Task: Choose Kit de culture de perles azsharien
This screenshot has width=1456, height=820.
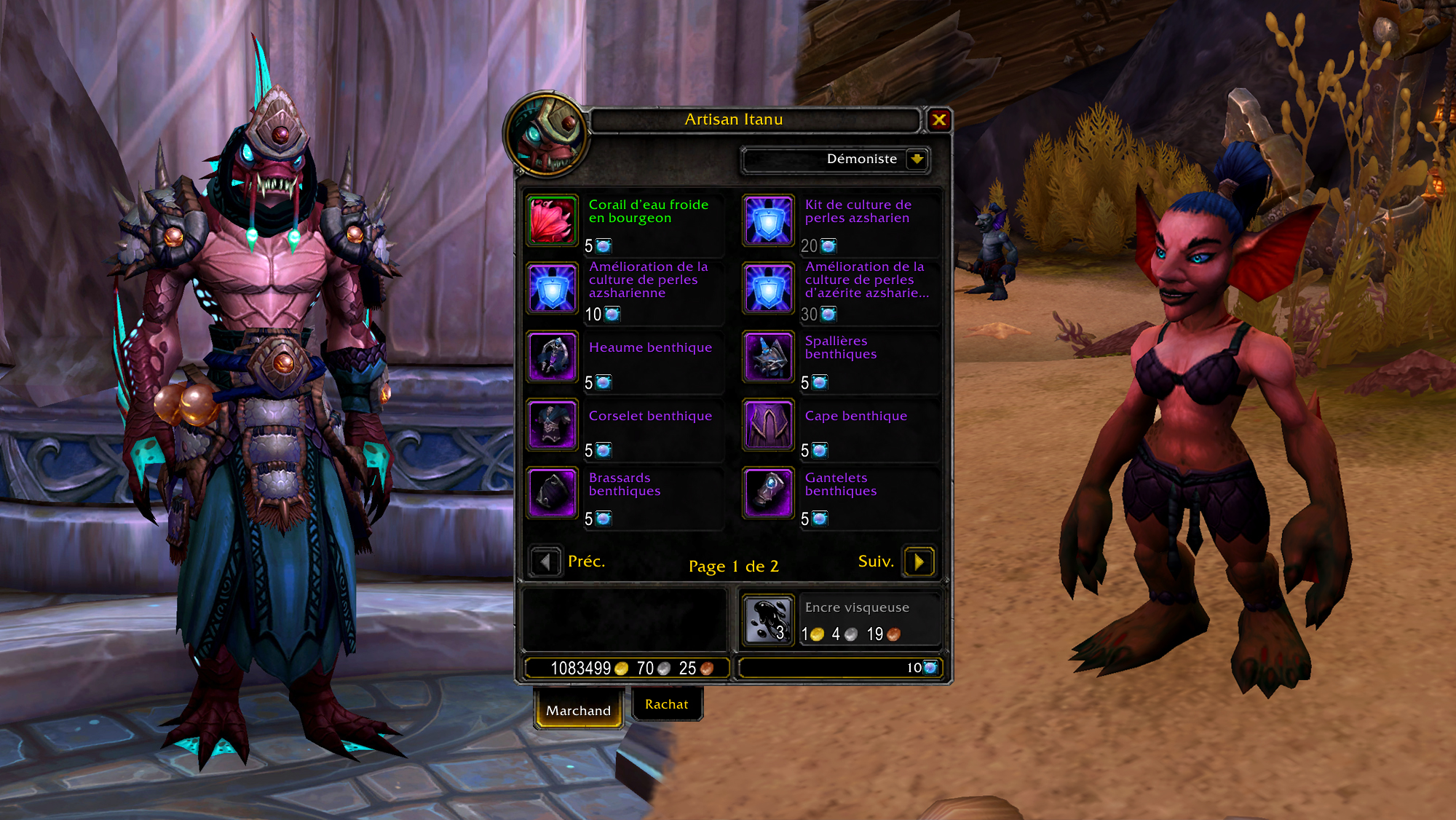Action: [x=768, y=221]
